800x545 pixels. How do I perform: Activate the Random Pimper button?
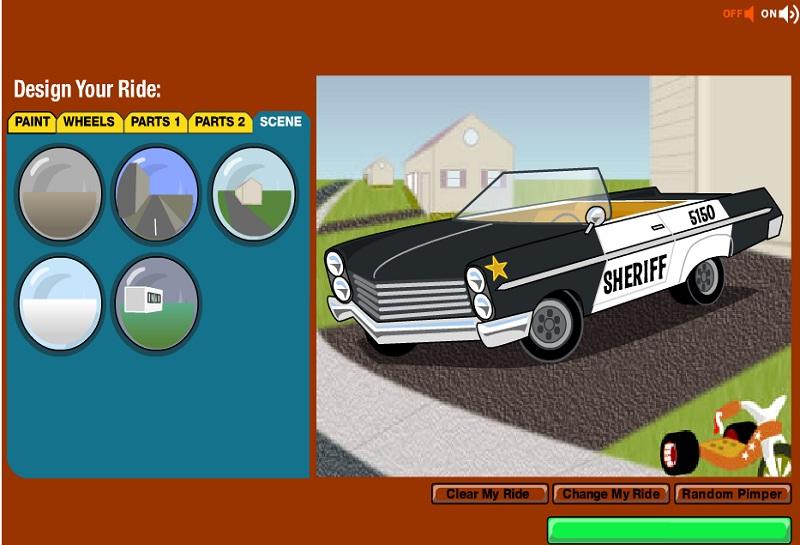click(x=733, y=494)
